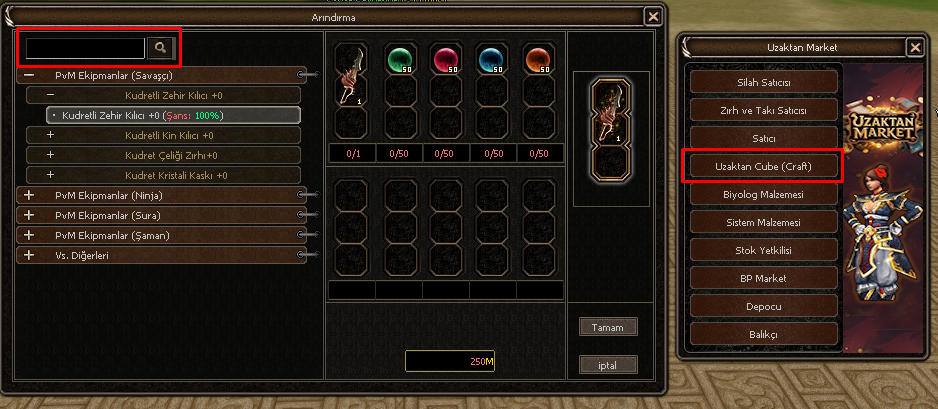Expand Kudret Çeliği Zırhı +0 entry

[50, 155]
